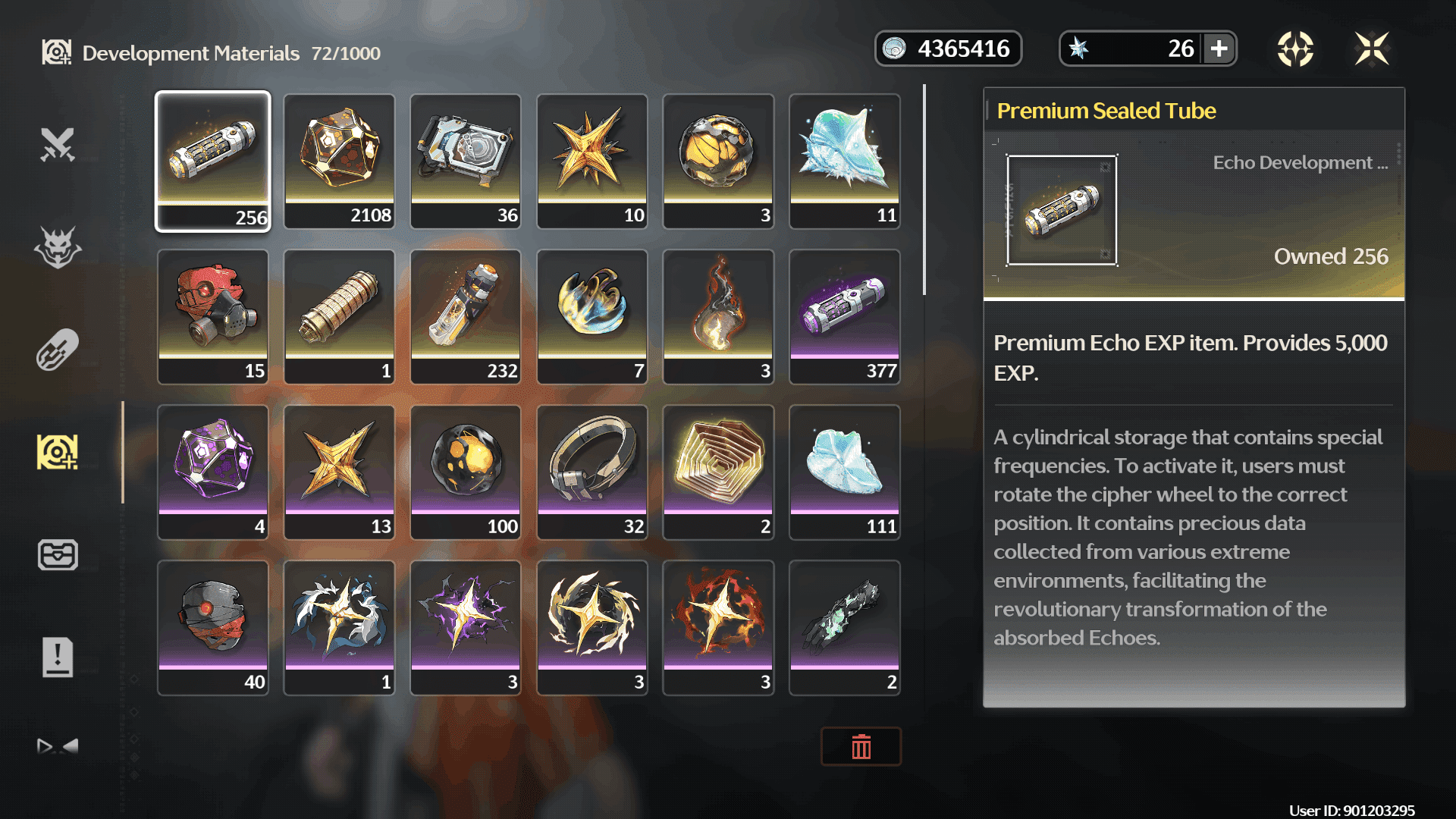Pick the purple polyhedron item with 4

212,472
